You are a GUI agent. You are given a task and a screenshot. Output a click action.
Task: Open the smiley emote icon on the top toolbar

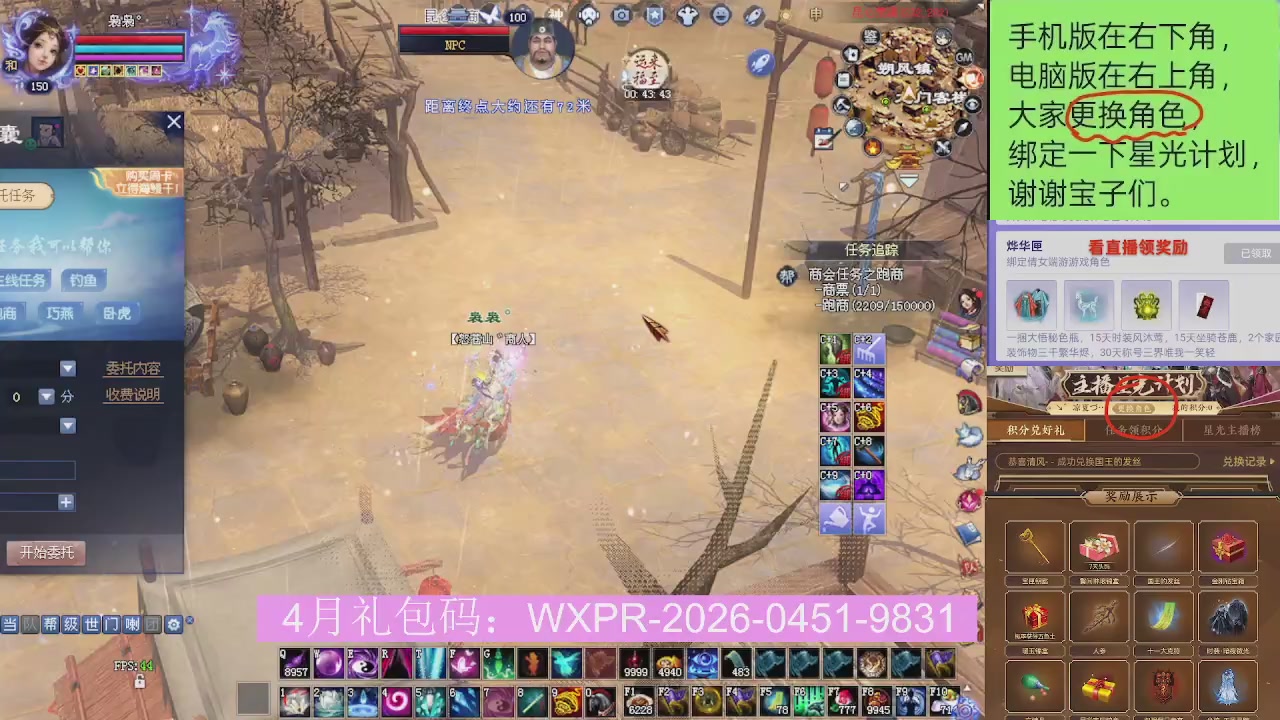pos(721,15)
